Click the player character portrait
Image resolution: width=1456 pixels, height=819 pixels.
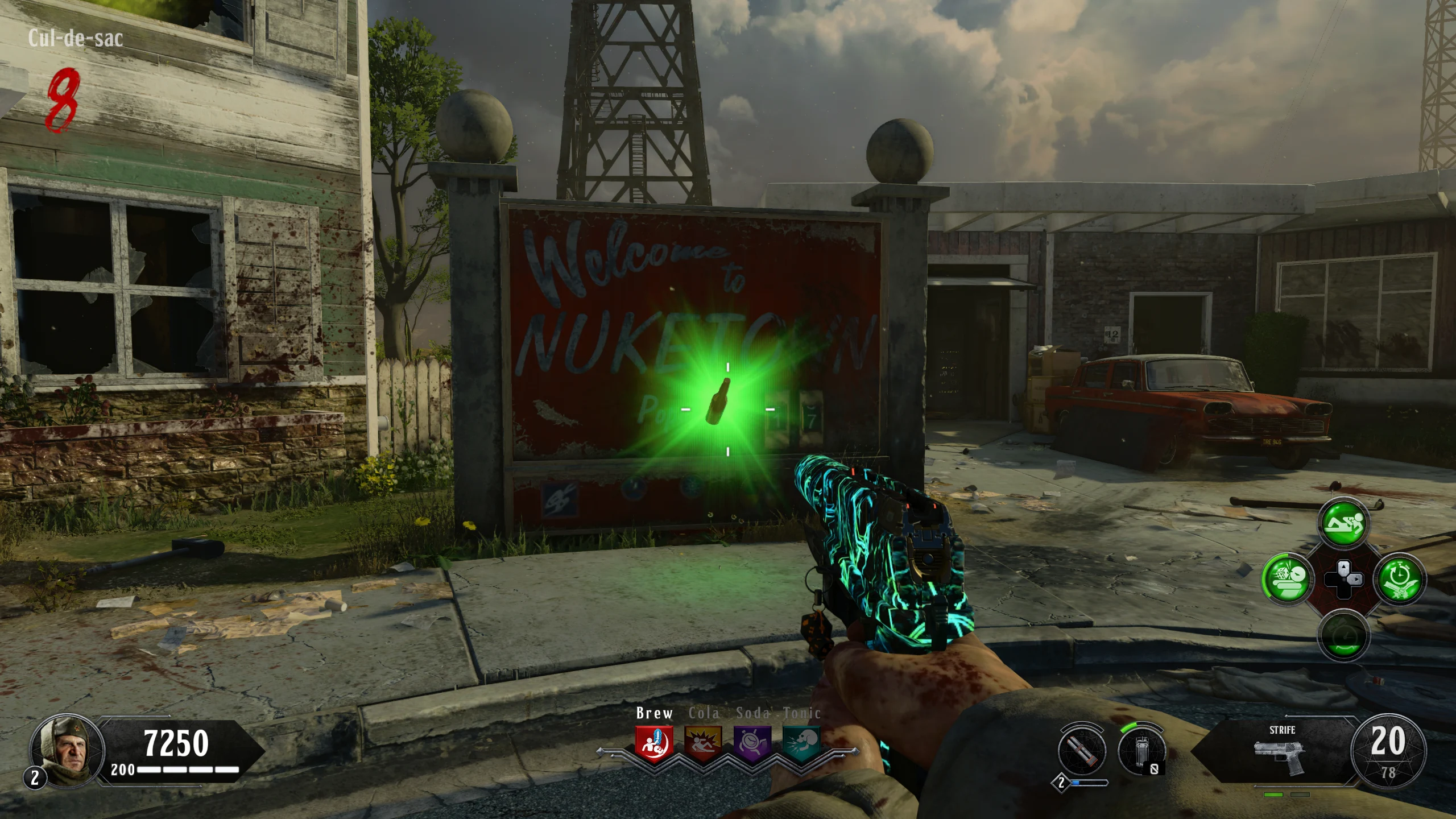click(x=67, y=751)
